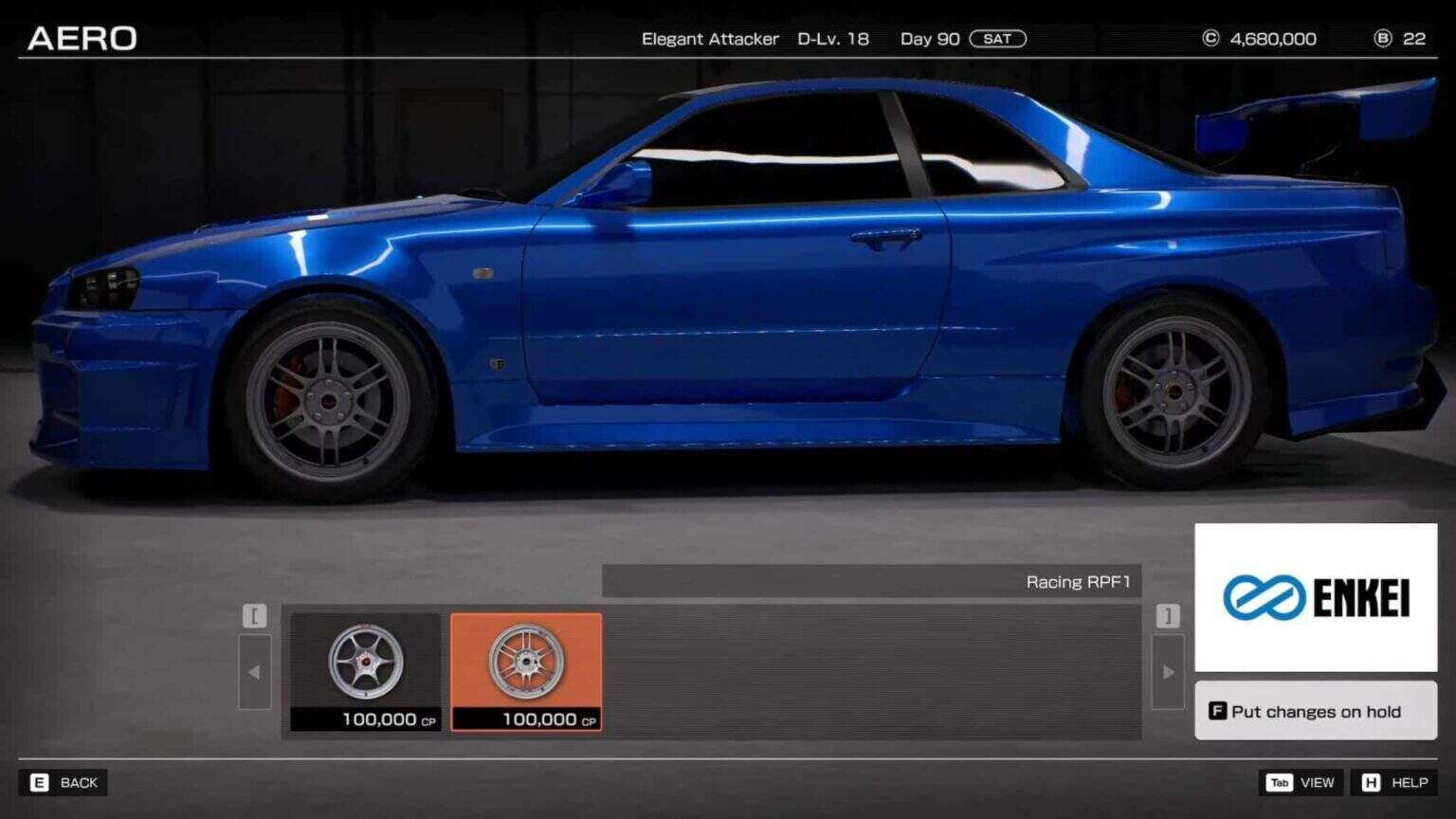This screenshot has height=819, width=1456.
Task: Click the E key icon next to BACK
Action: pyautogui.click(x=40, y=783)
